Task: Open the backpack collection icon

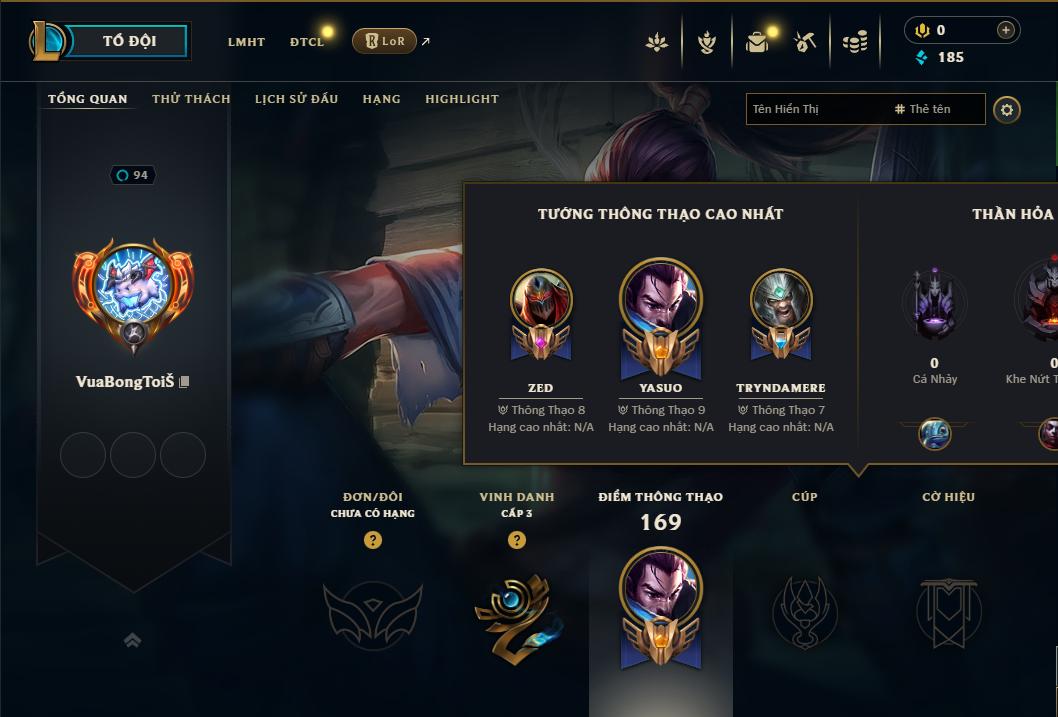Action: (x=757, y=42)
